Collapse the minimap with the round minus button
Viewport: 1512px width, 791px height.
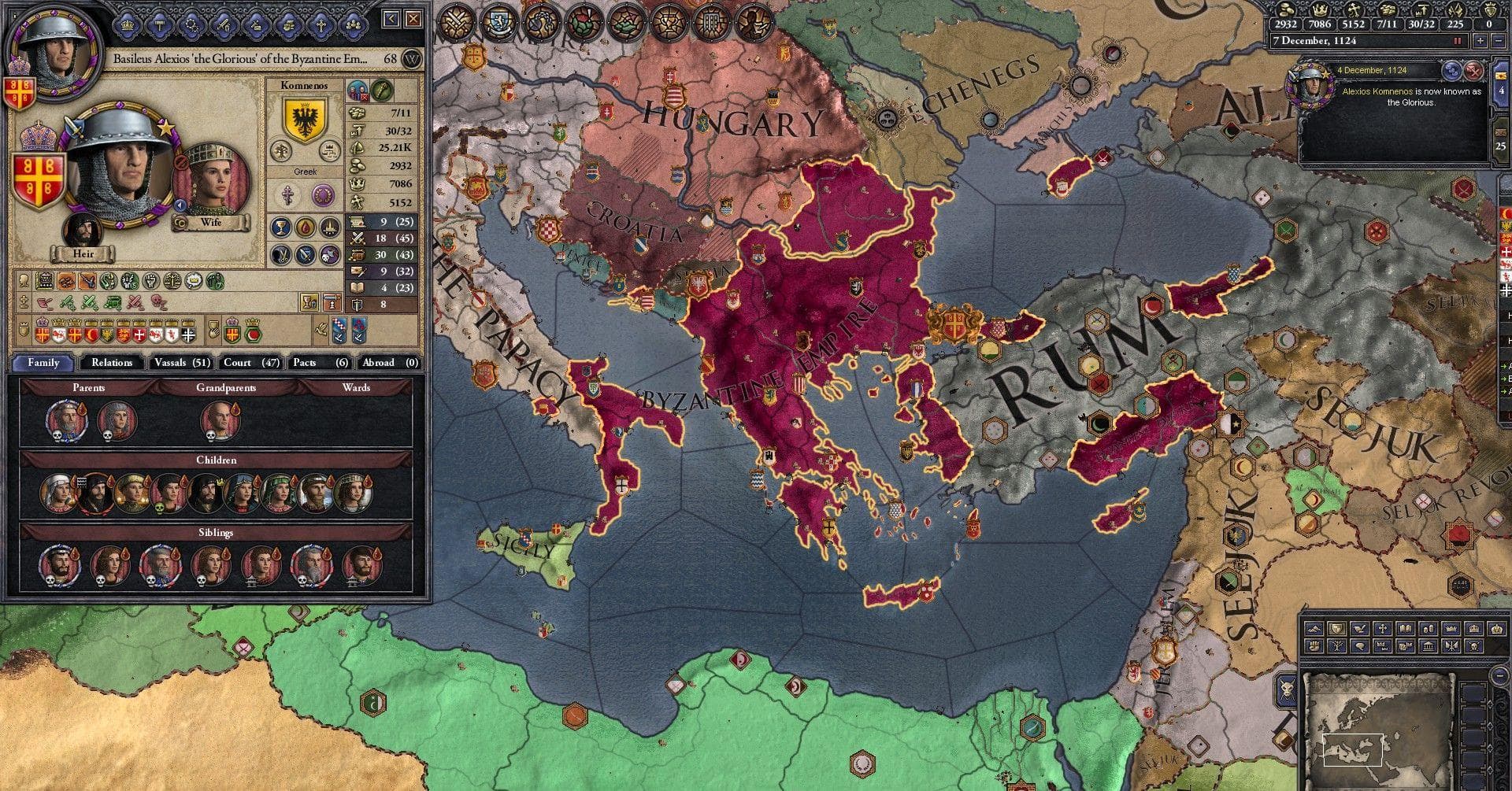coord(1499,675)
